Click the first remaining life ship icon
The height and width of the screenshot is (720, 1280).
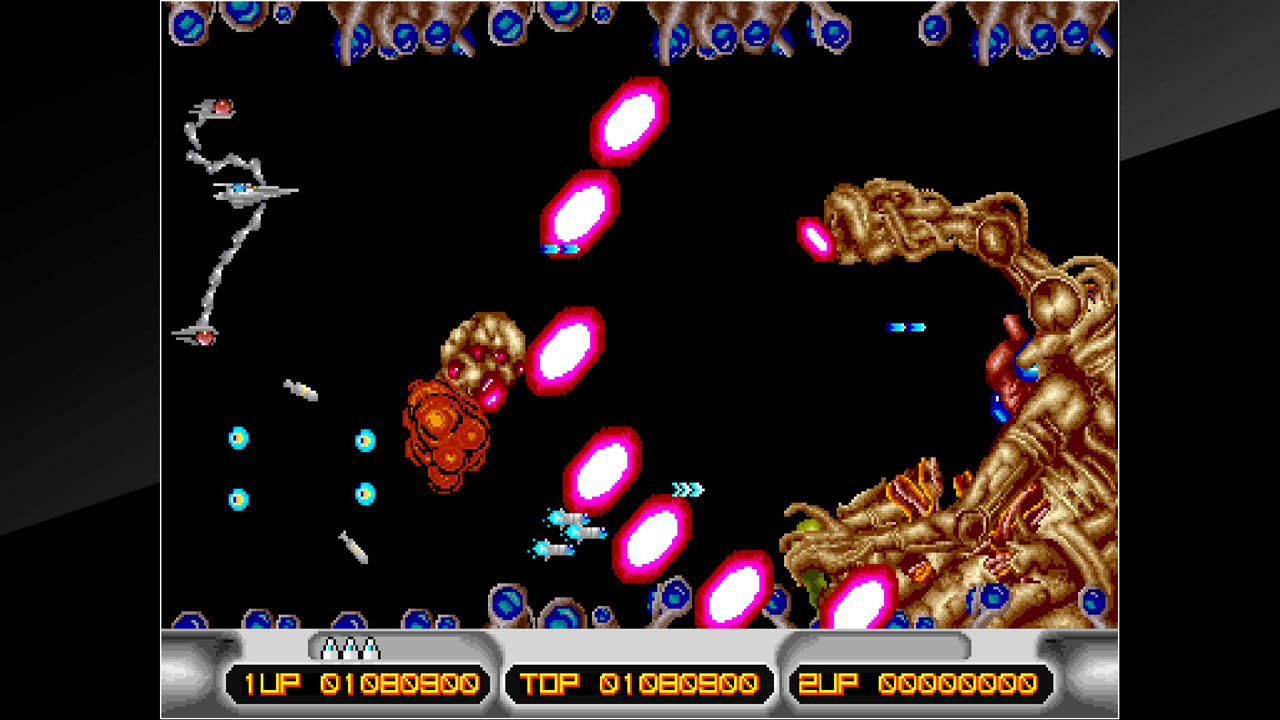[330, 650]
